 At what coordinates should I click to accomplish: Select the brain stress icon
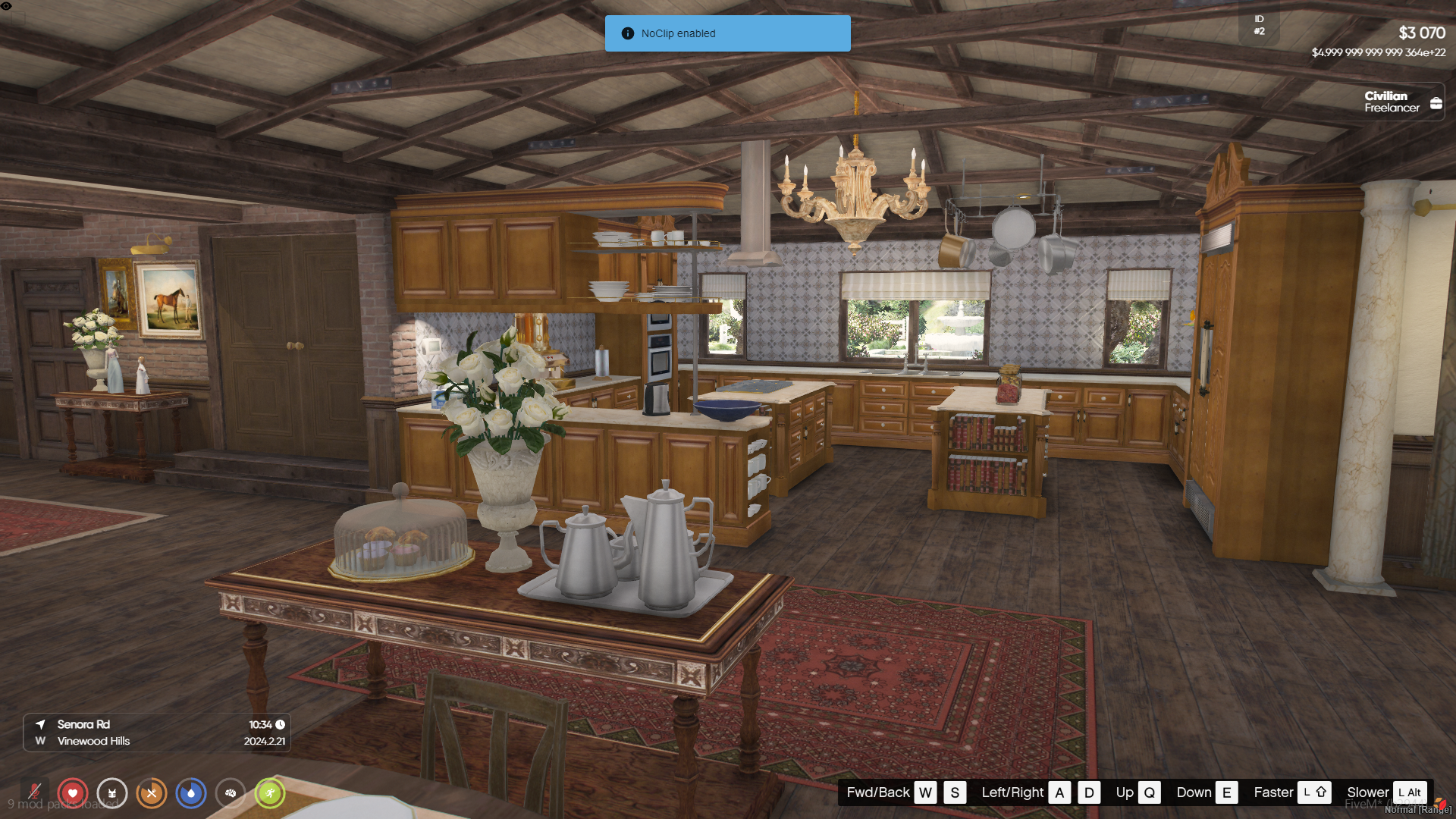pos(231,793)
